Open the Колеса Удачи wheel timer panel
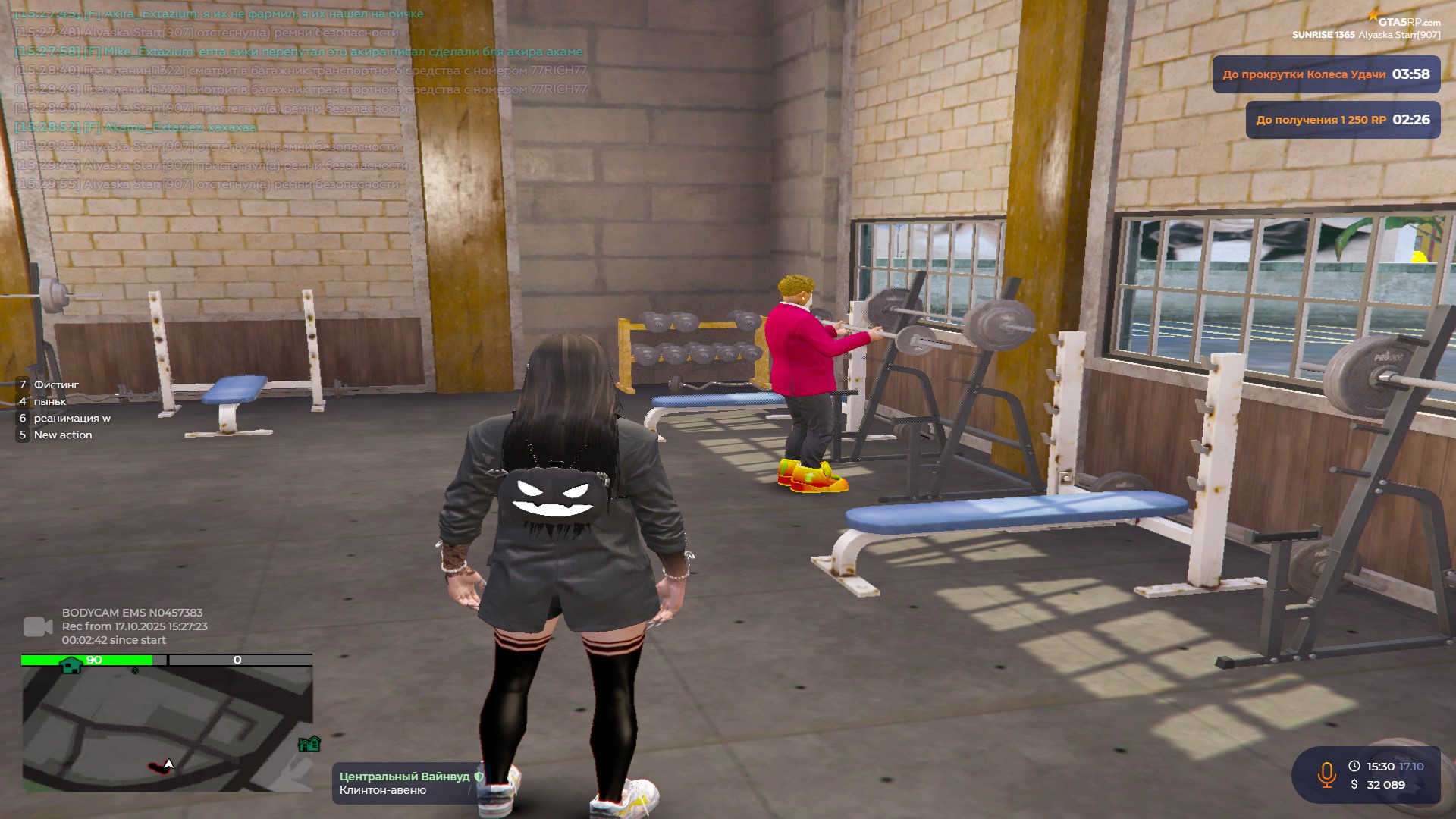The width and height of the screenshot is (1456, 819). point(1326,74)
